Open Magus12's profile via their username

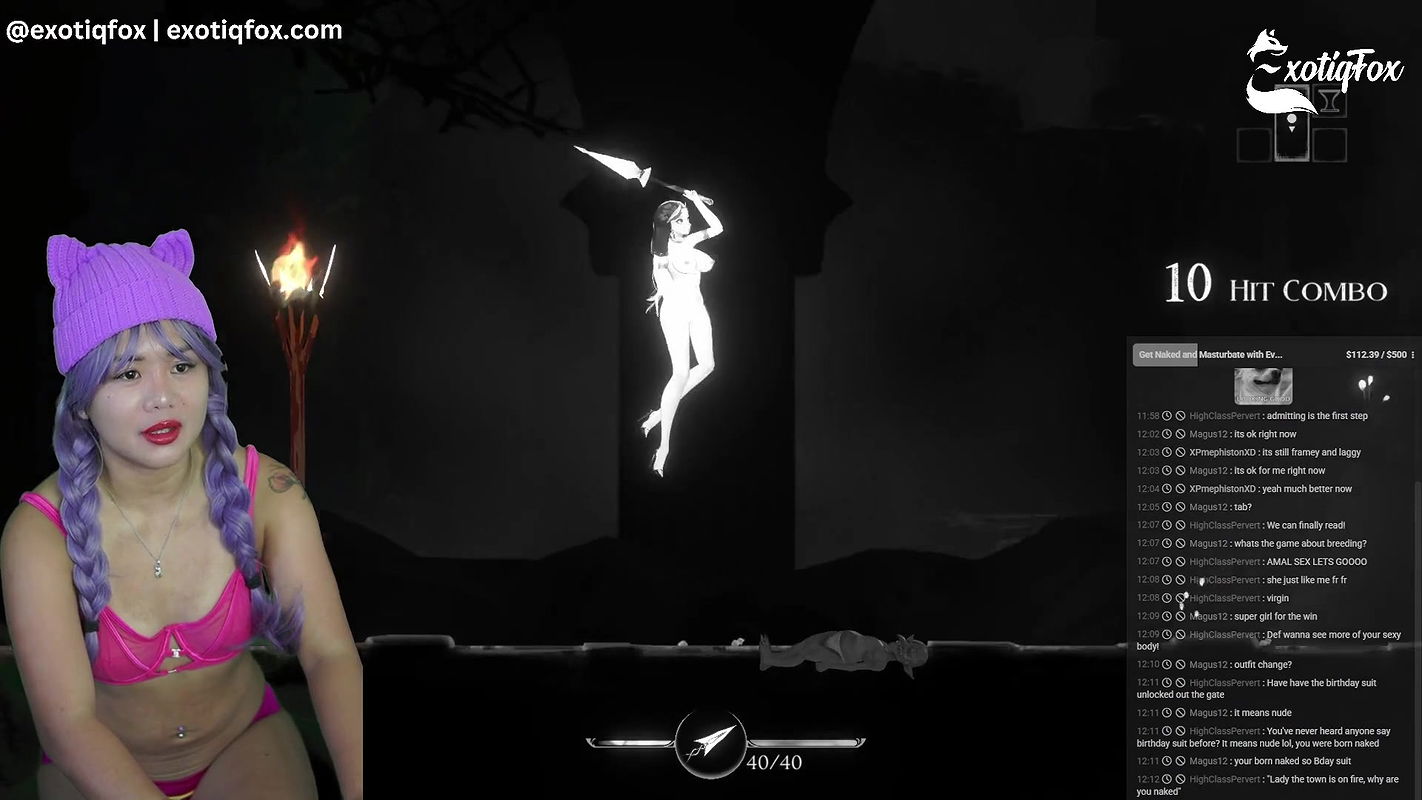tap(1208, 434)
